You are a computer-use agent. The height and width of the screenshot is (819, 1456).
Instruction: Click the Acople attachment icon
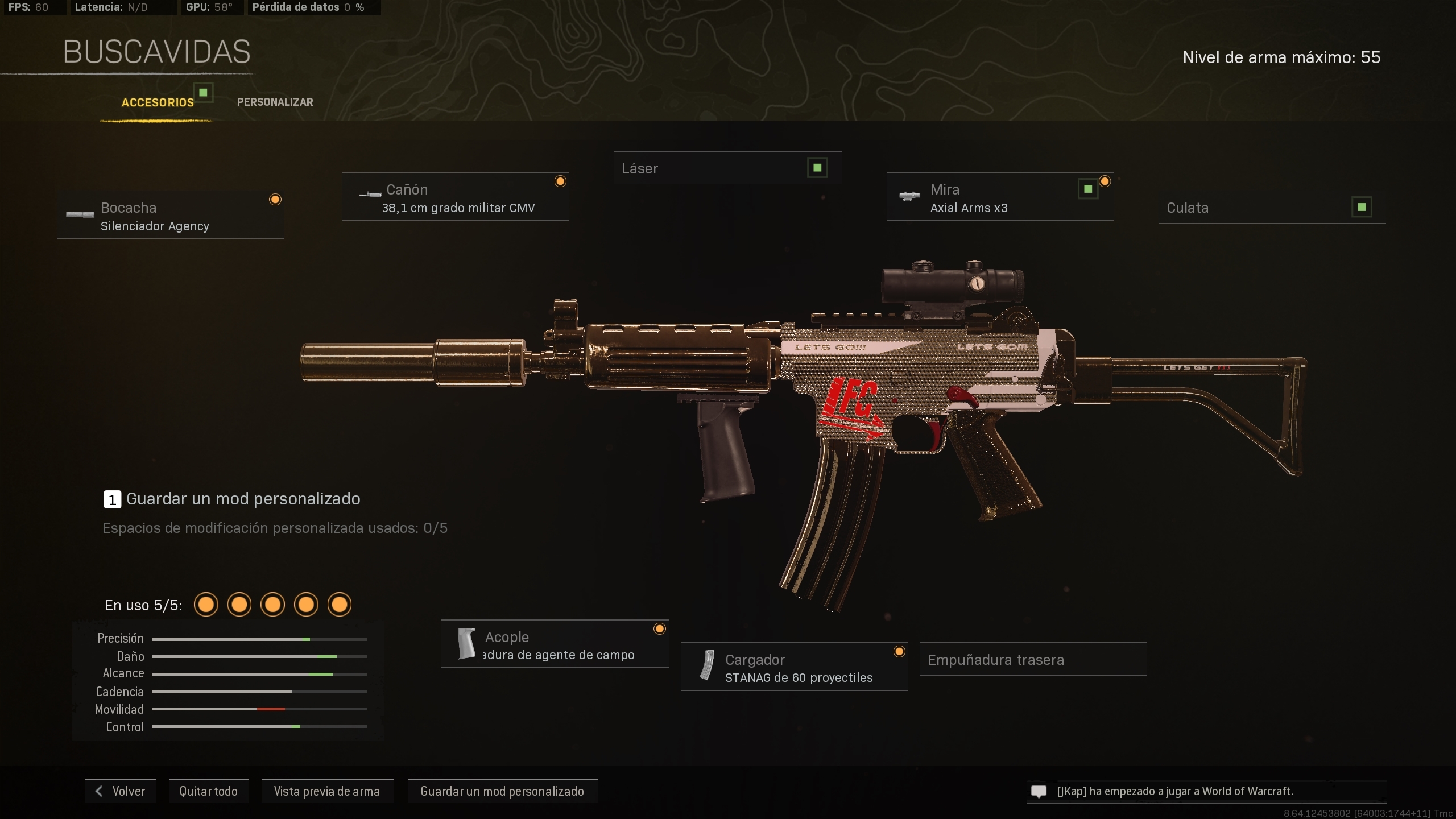coord(466,644)
